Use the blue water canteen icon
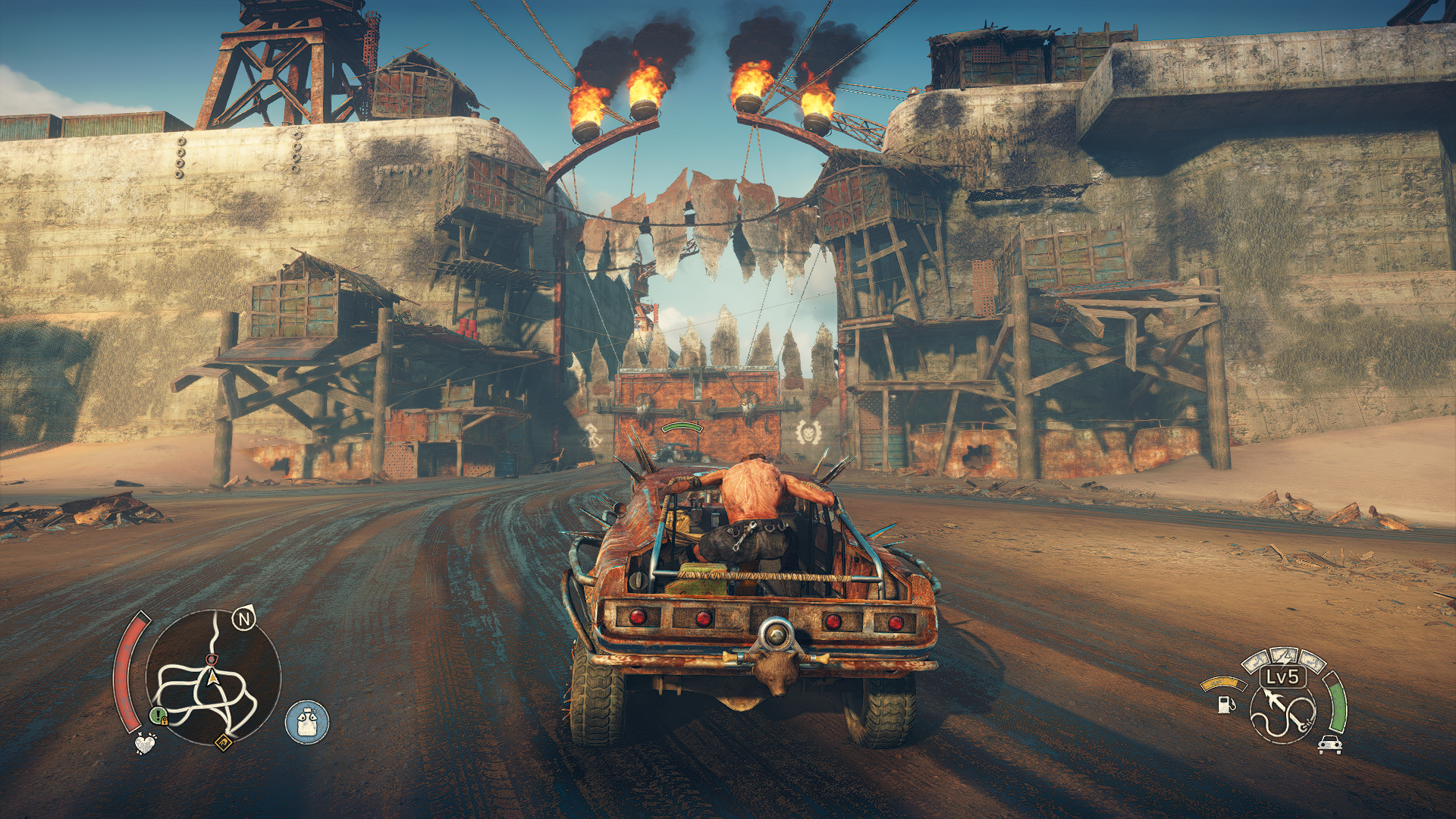Screen dimensions: 1456x819 [x=307, y=721]
